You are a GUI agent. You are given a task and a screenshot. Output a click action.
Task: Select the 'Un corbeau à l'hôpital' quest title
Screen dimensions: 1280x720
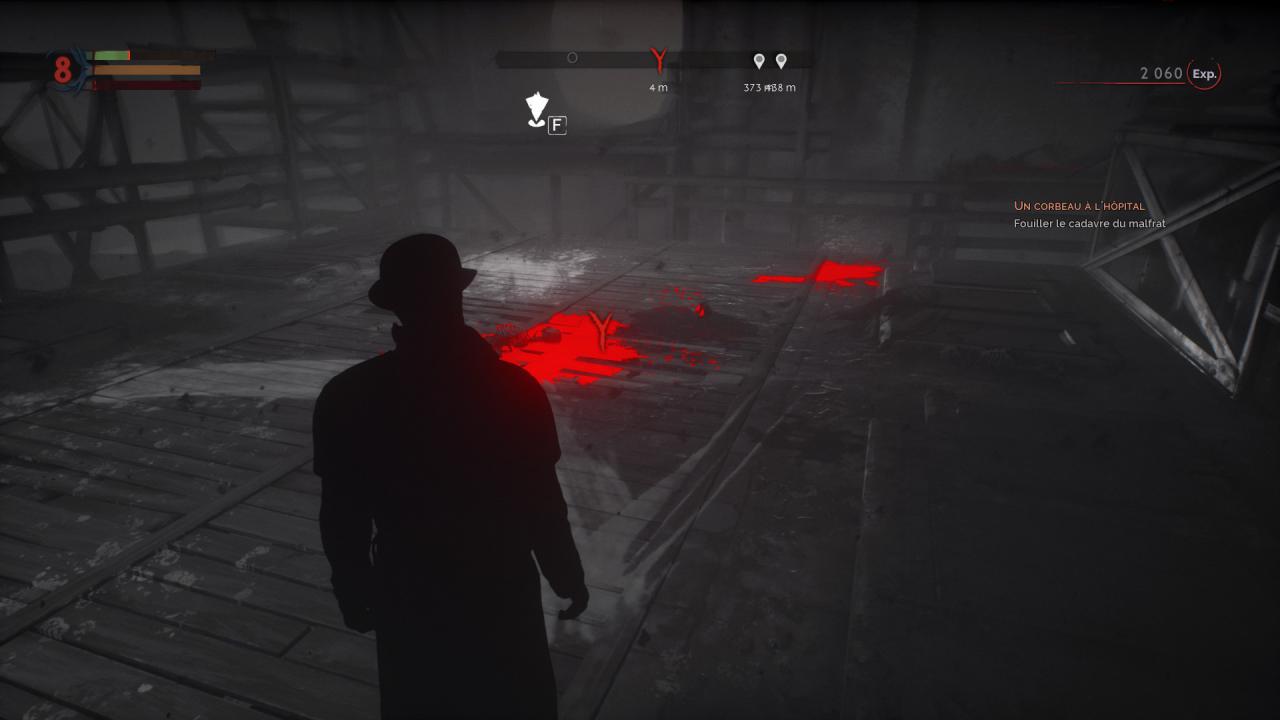tap(1079, 206)
